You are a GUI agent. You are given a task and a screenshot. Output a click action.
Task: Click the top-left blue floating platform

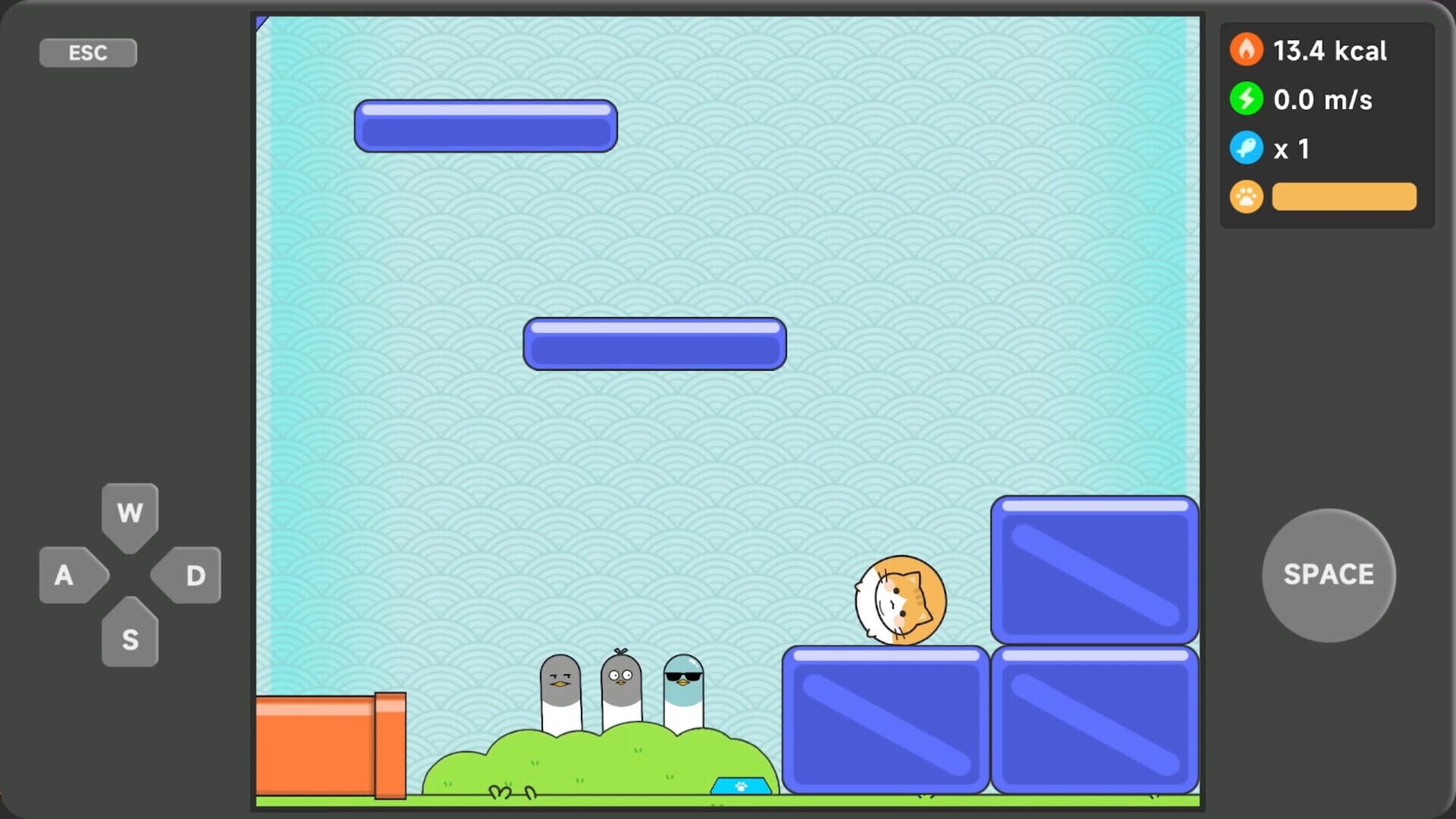pos(486,126)
